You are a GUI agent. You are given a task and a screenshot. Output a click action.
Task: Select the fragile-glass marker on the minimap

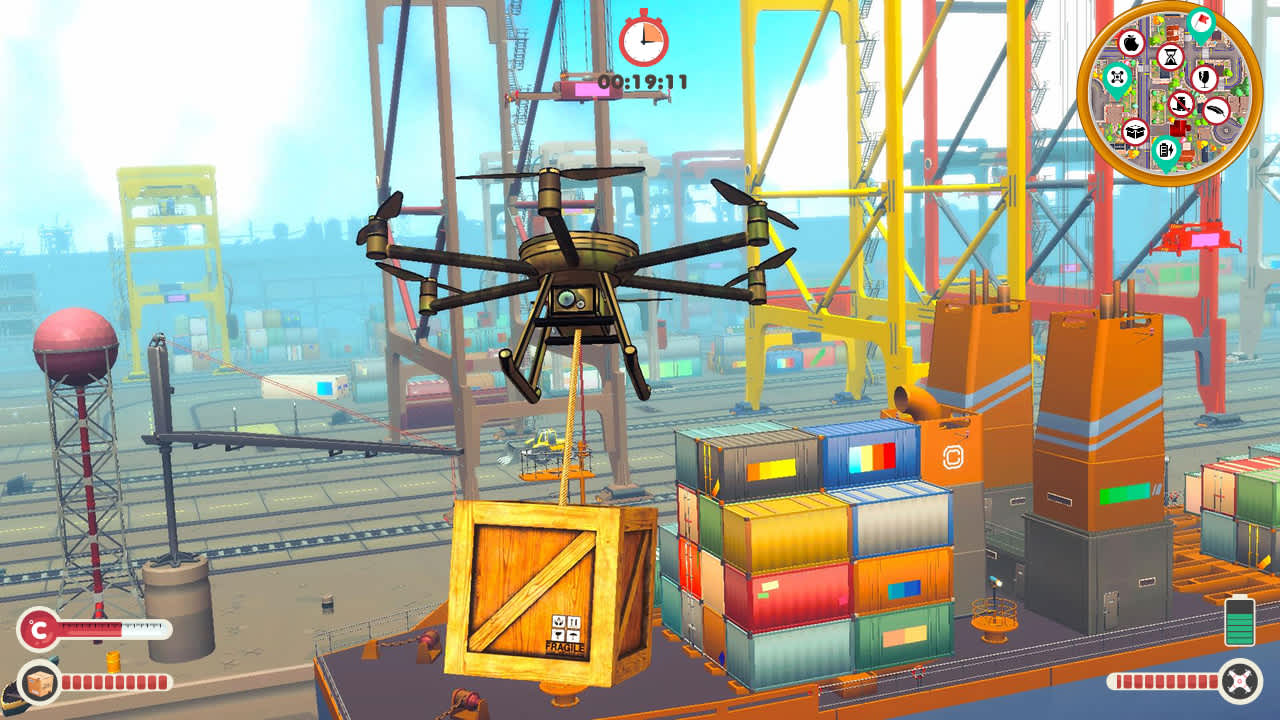coord(1203,79)
